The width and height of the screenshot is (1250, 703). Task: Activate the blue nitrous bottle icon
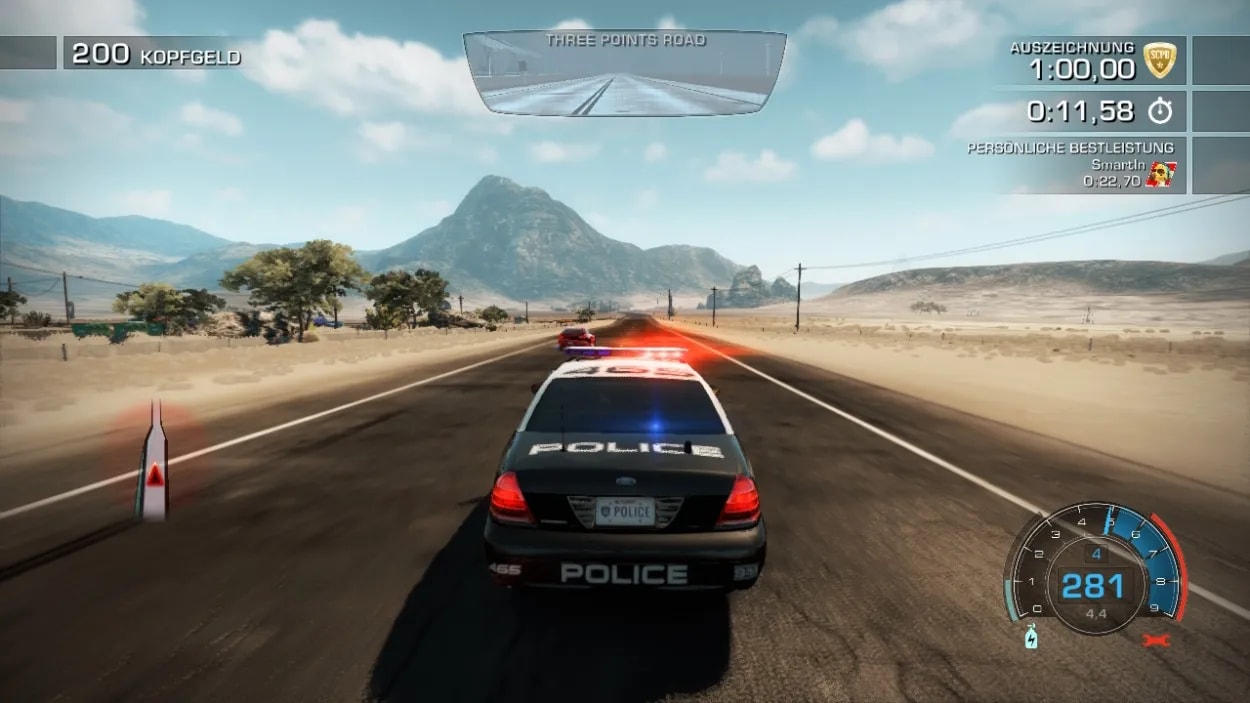pyautogui.click(x=1030, y=637)
